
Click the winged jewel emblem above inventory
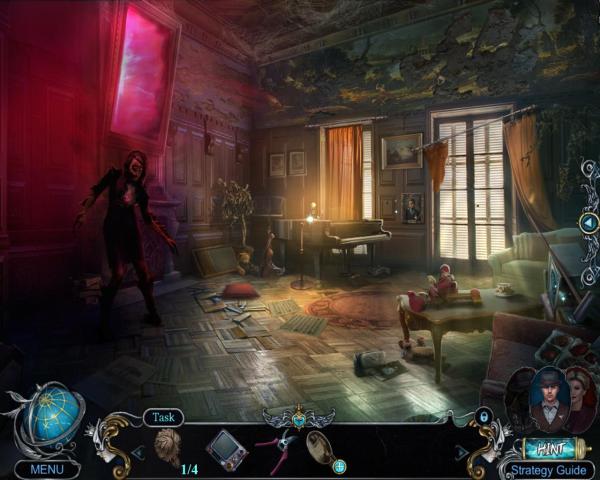point(300,413)
